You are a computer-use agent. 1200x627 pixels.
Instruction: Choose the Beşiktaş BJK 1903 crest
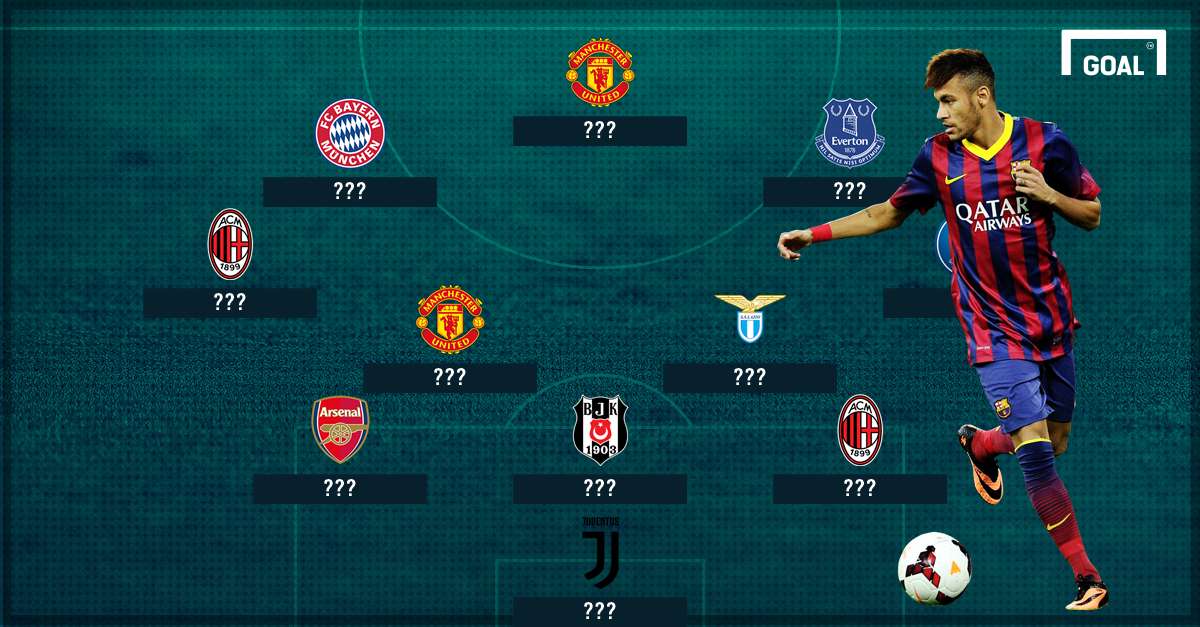(600, 430)
